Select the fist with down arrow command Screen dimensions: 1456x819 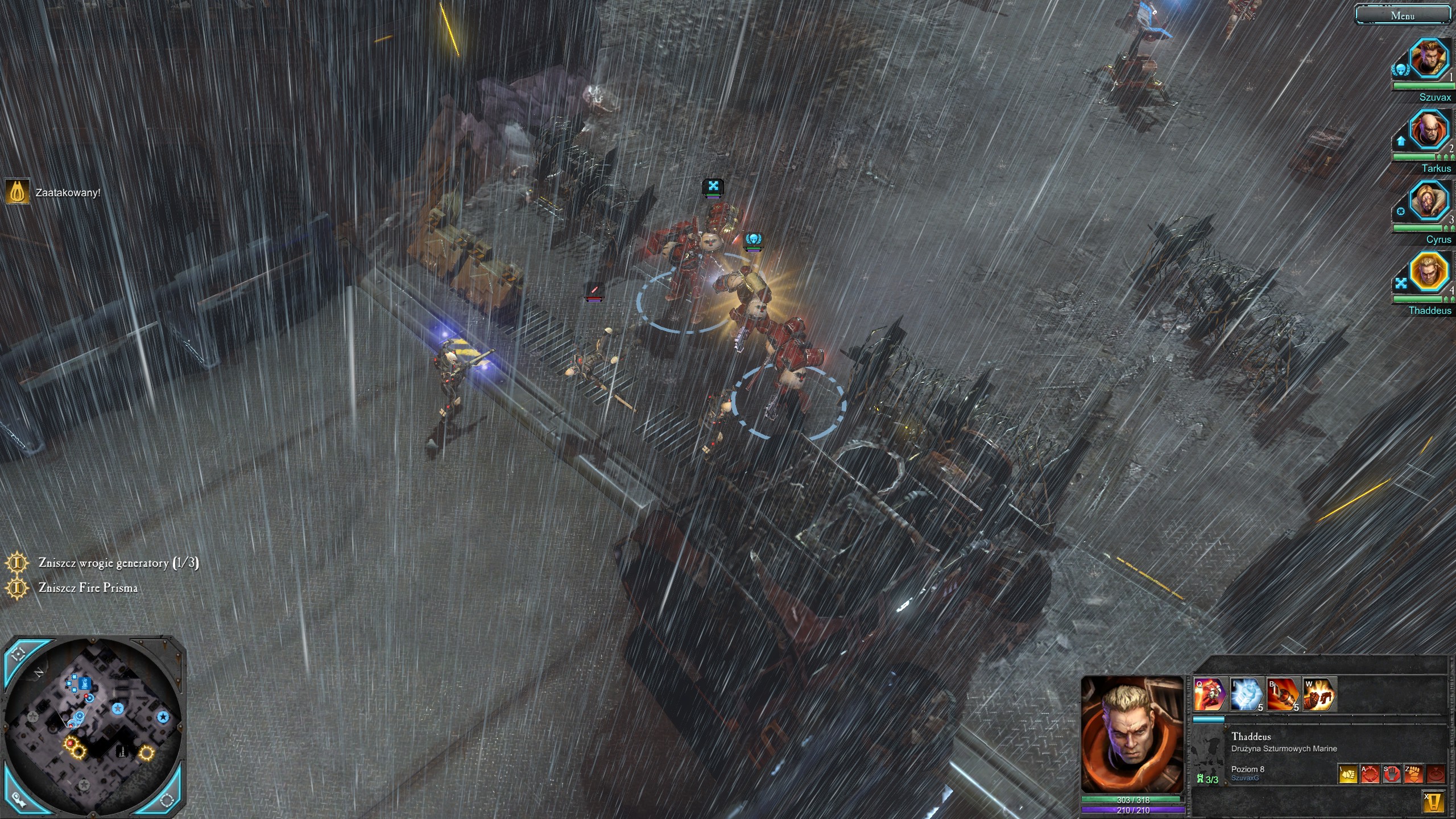(x=1414, y=774)
